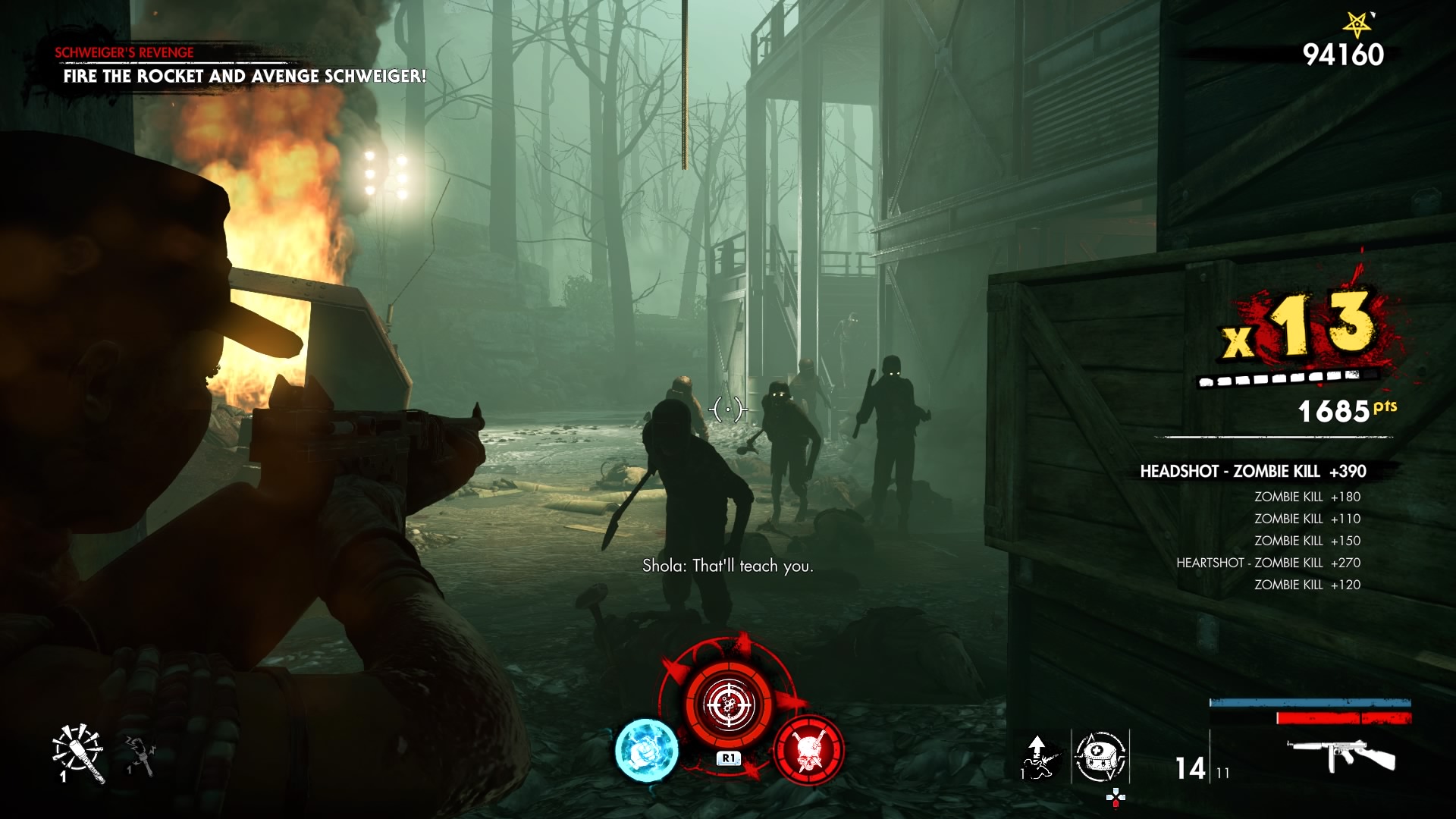The width and height of the screenshot is (1456, 819).
Task: Activate the blue fist melee ability
Action: pyautogui.click(x=646, y=749)
